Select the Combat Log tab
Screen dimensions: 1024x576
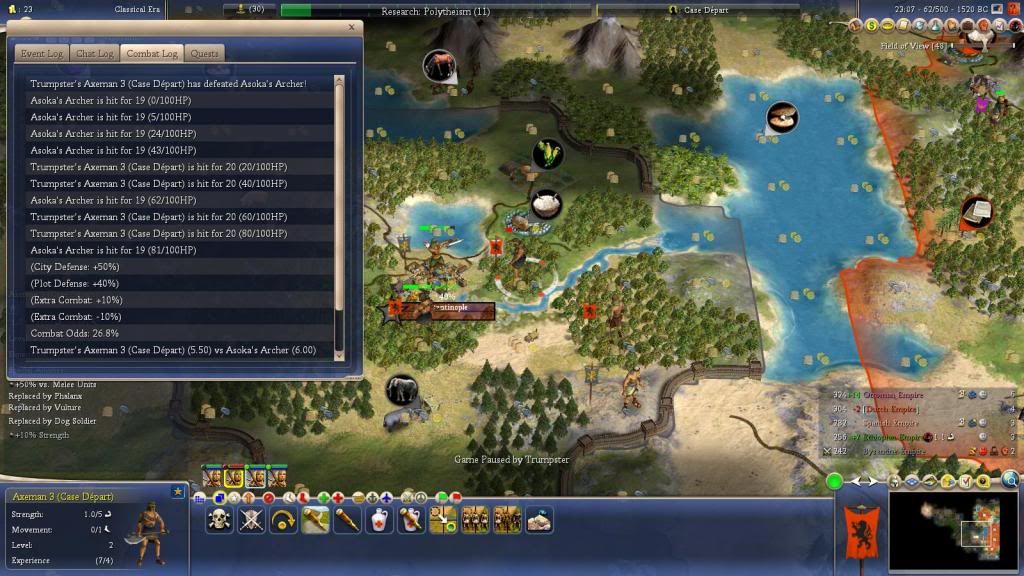[151, 53]
